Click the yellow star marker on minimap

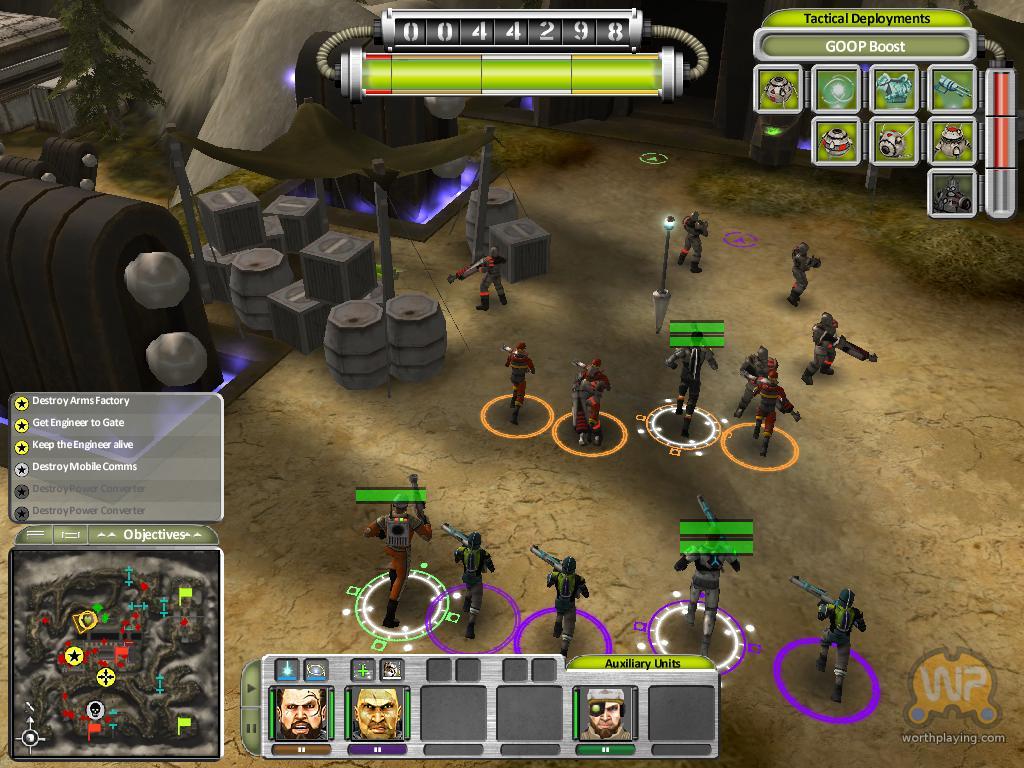pos(73,656)
